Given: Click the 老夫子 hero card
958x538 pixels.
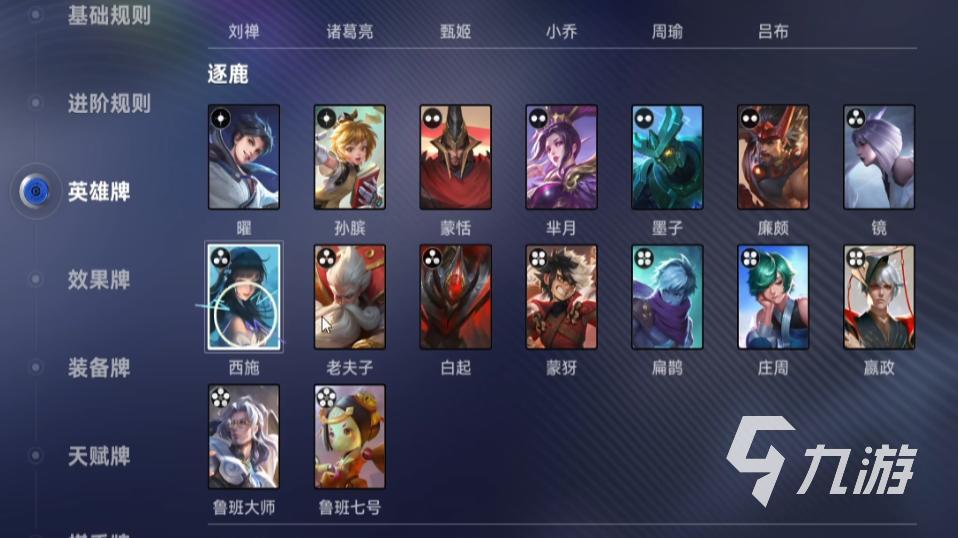Looking at the screenshot, I should 350,297.
